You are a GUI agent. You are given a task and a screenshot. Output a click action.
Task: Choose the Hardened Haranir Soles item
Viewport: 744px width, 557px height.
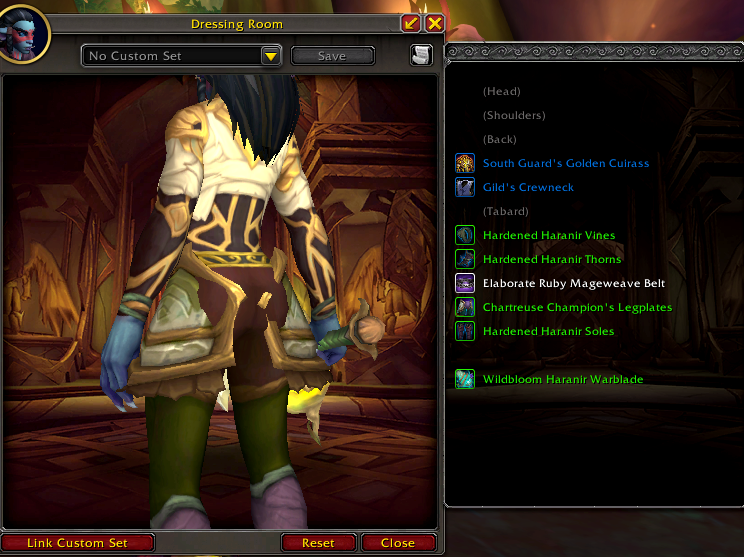pos(548,331)
